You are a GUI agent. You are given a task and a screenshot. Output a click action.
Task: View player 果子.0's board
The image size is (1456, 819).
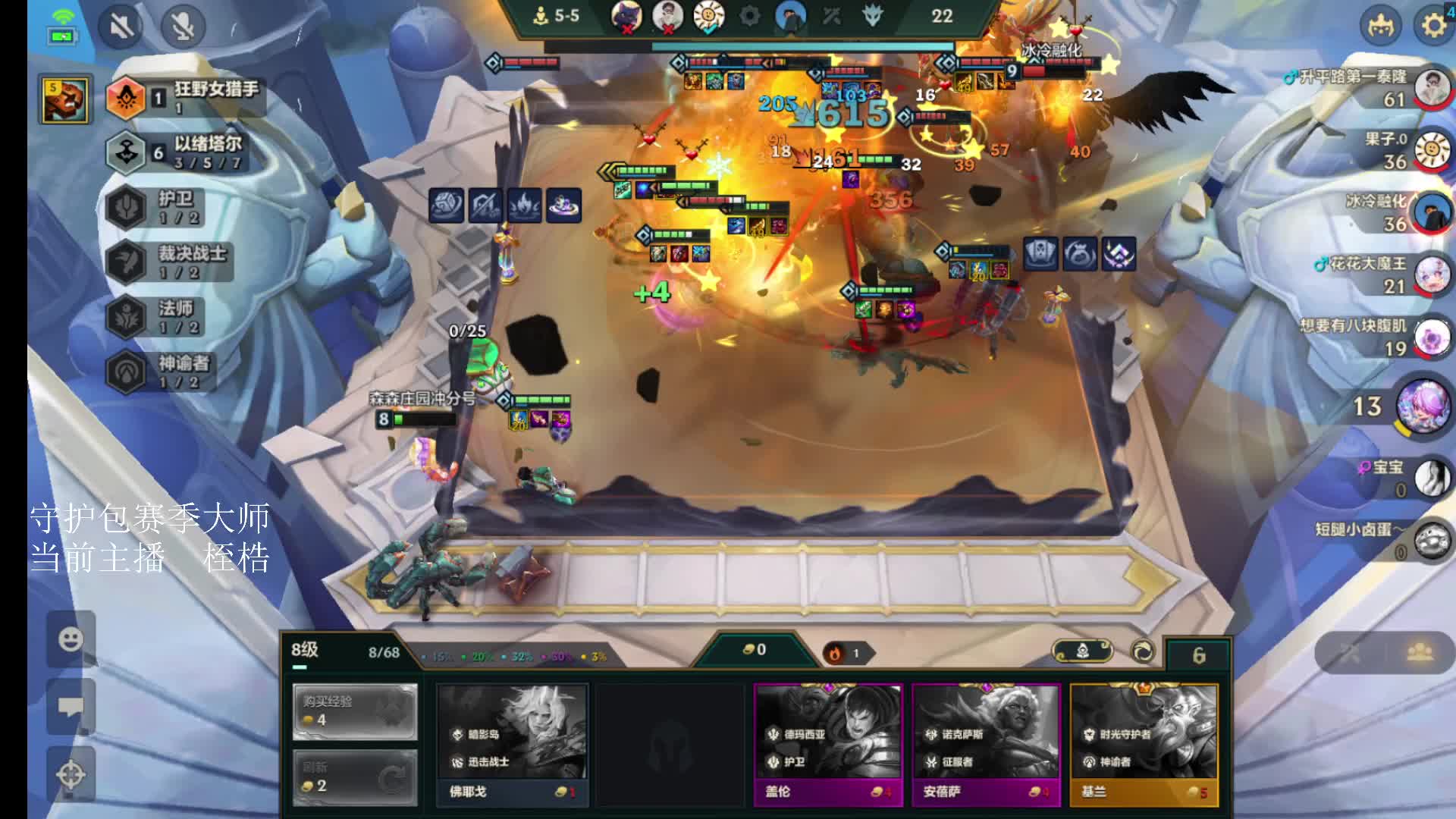(x=1432, y=150)
